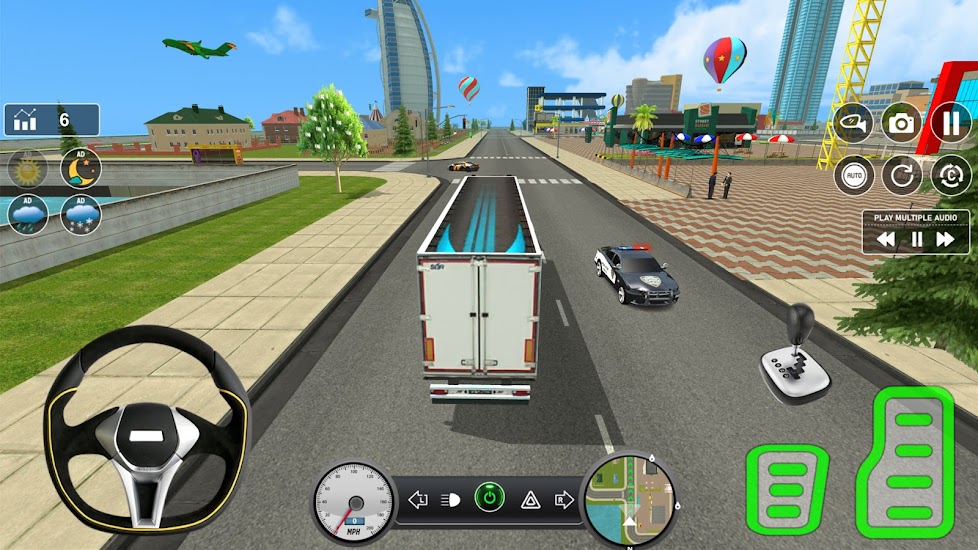The image size is (978, 550).
Task: Switch weather to night mode
Action: (x=80, y=168)
